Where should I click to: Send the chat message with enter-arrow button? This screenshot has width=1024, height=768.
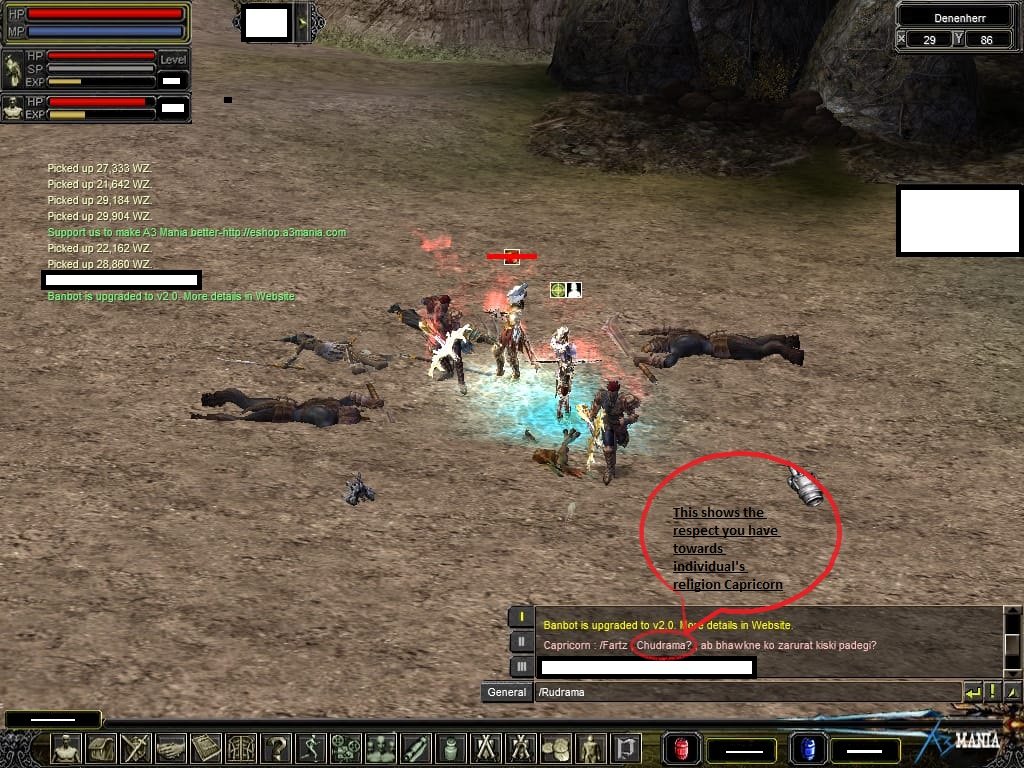click(x=972, y=692)
